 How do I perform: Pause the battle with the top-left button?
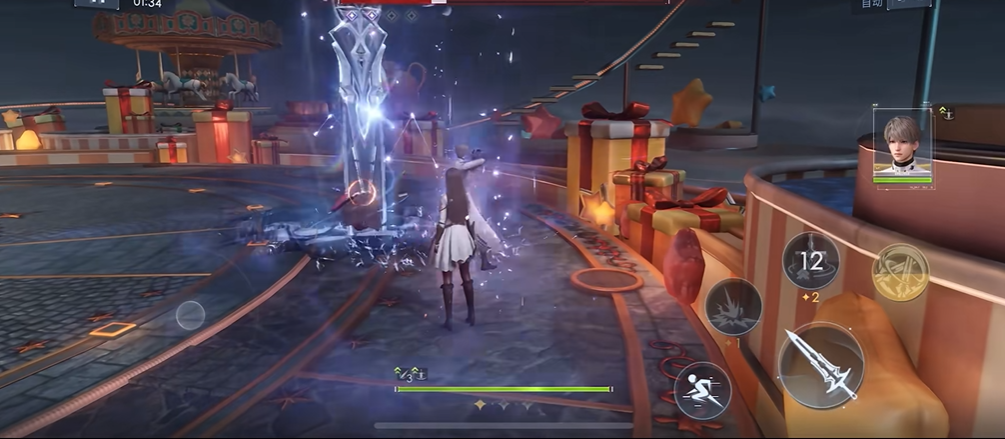pos(96,4)
